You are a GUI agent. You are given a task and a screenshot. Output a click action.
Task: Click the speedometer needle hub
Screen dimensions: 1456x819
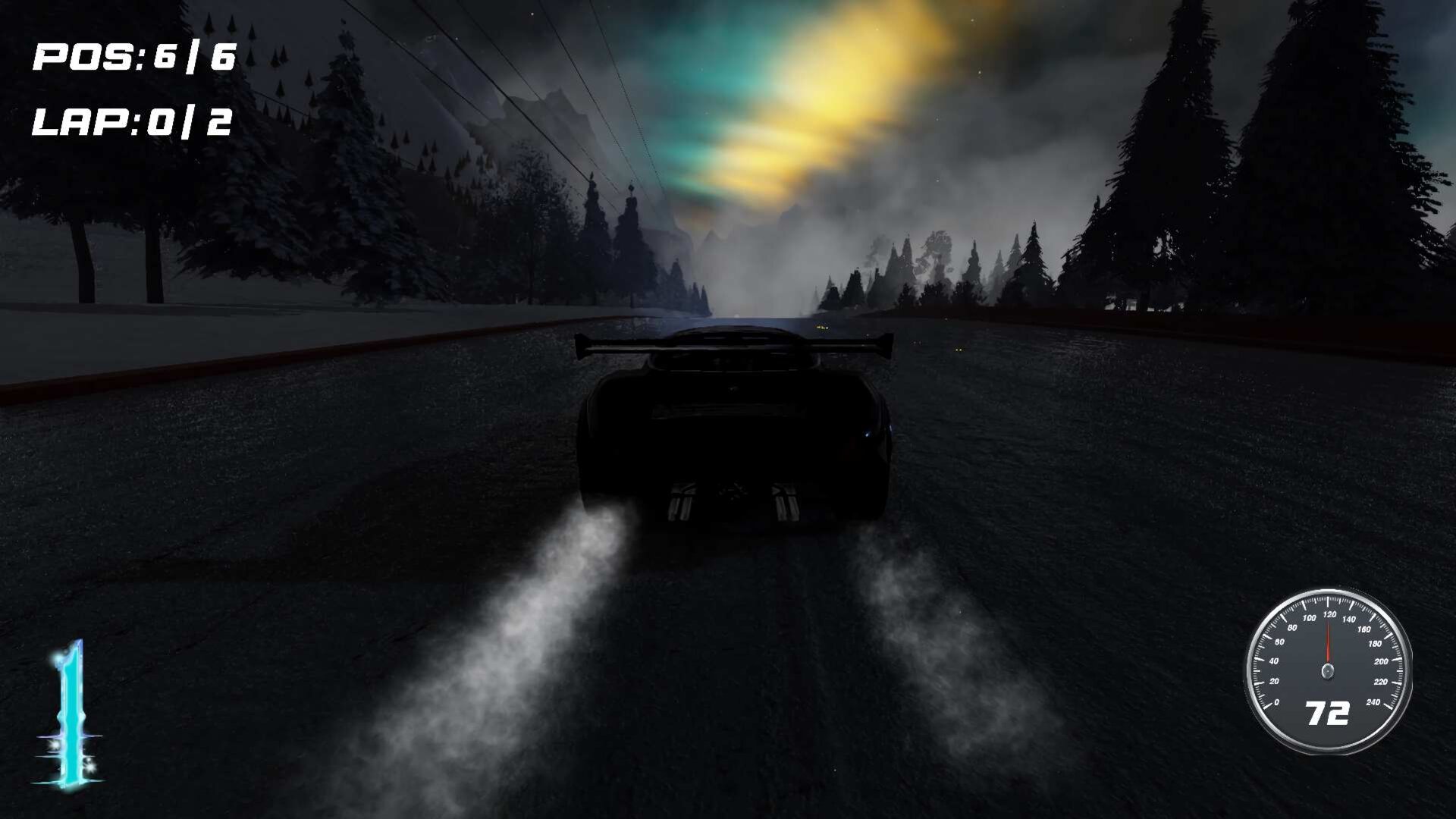(1327, 670)
